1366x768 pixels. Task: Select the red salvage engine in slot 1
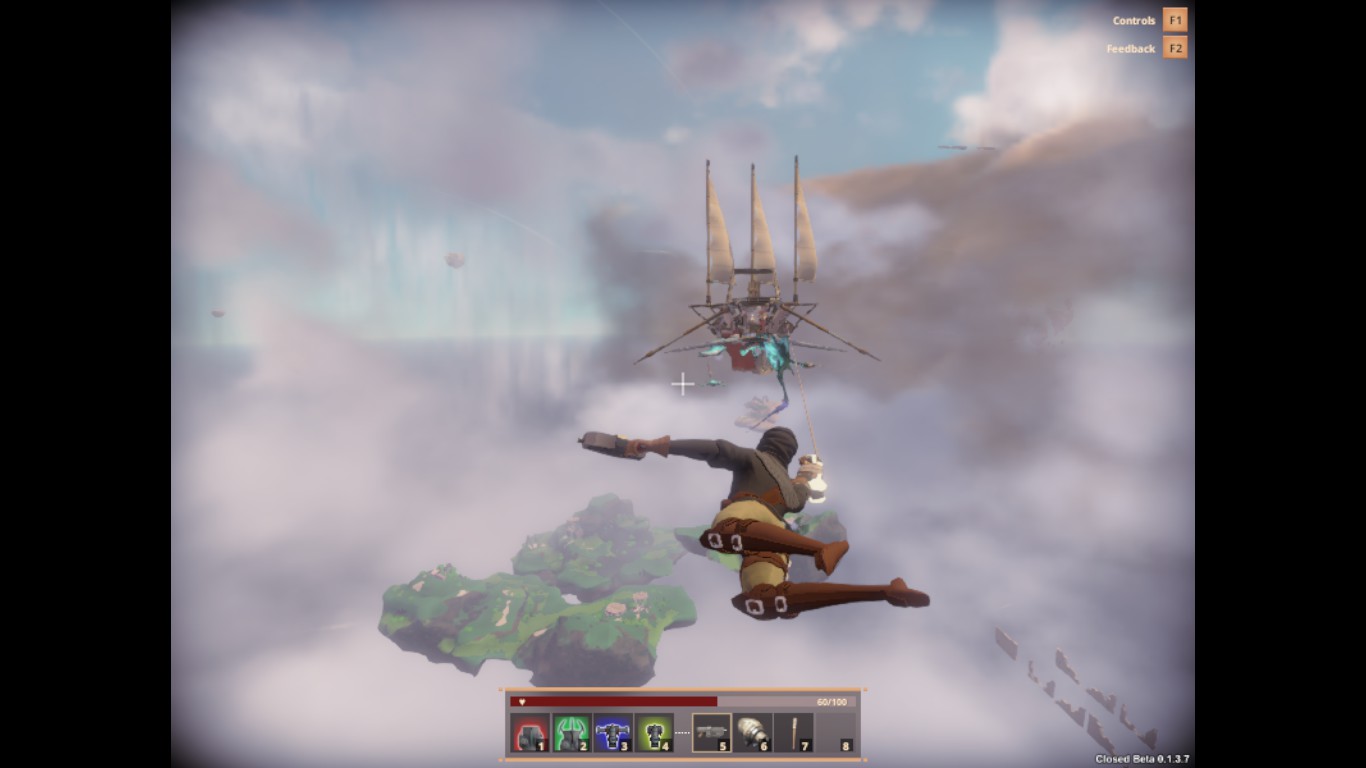tap(529, 732)
